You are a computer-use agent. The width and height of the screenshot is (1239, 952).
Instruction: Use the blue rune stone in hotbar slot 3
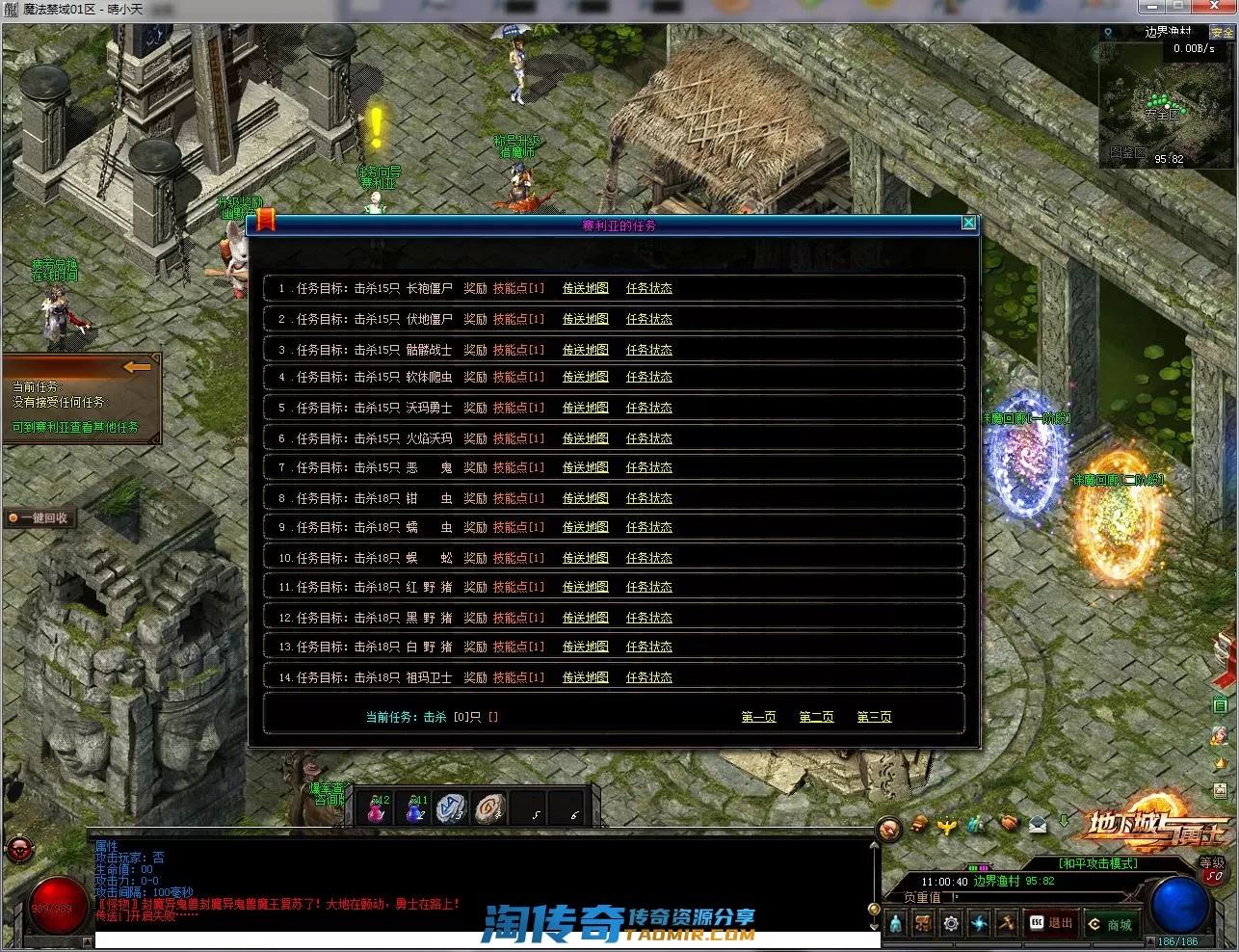tap(451, 808)
